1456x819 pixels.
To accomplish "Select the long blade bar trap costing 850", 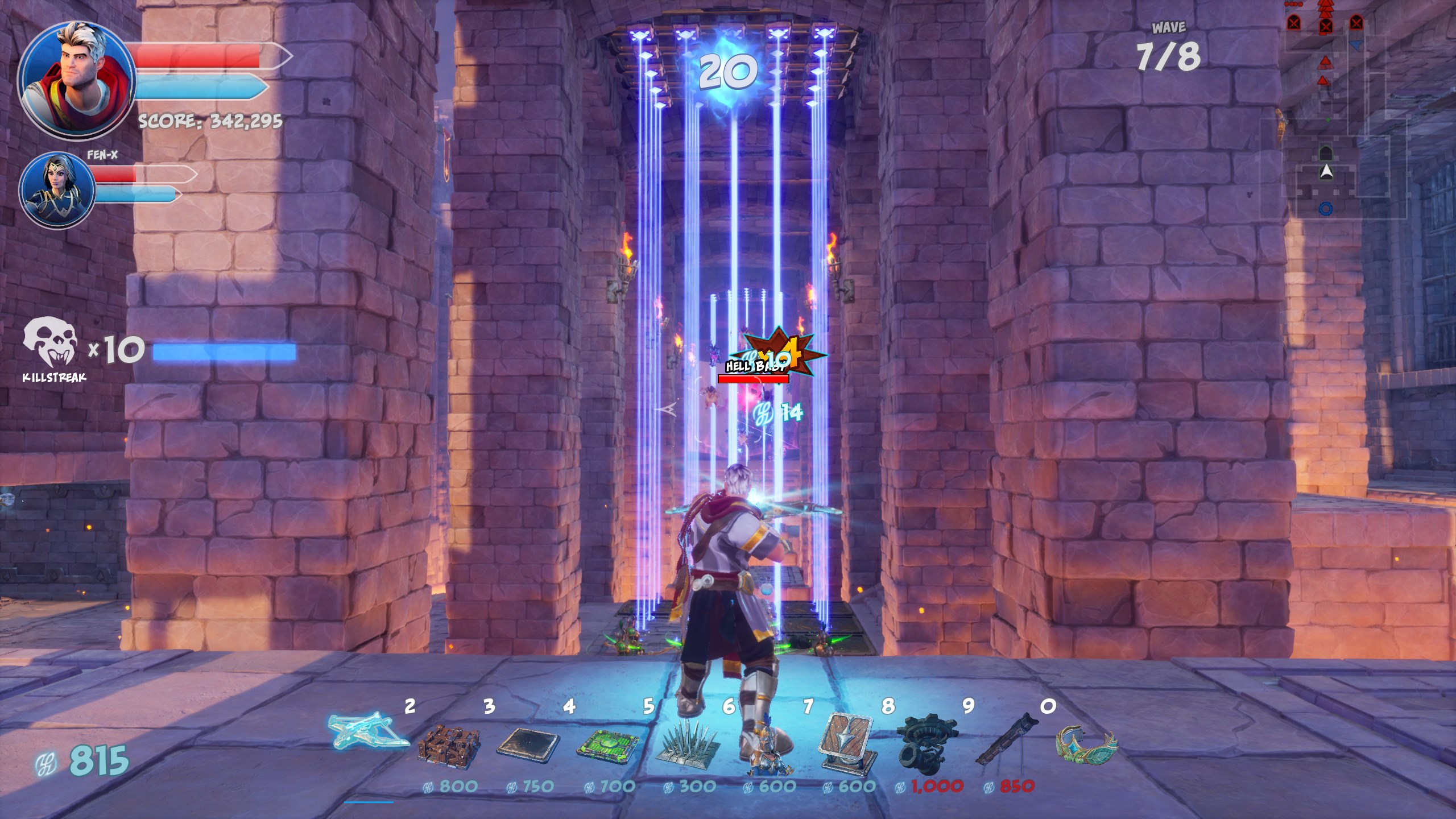I will (x=1007, y=739).
